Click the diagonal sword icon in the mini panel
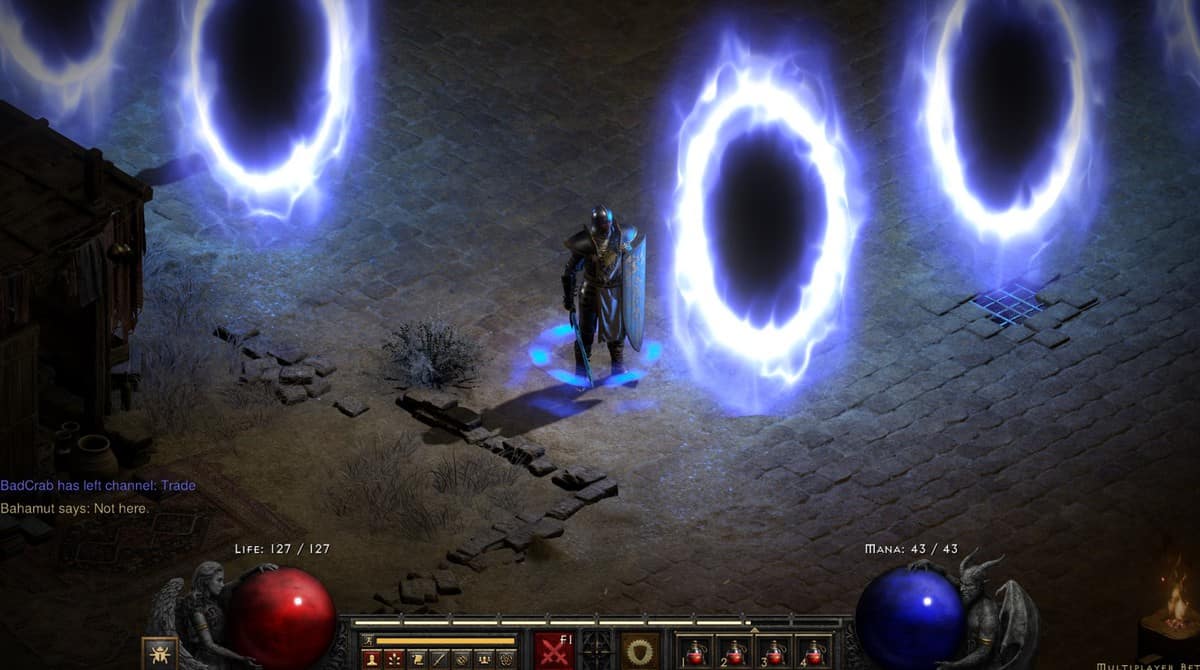This screenshot has width=1200, height=670. 438,658
